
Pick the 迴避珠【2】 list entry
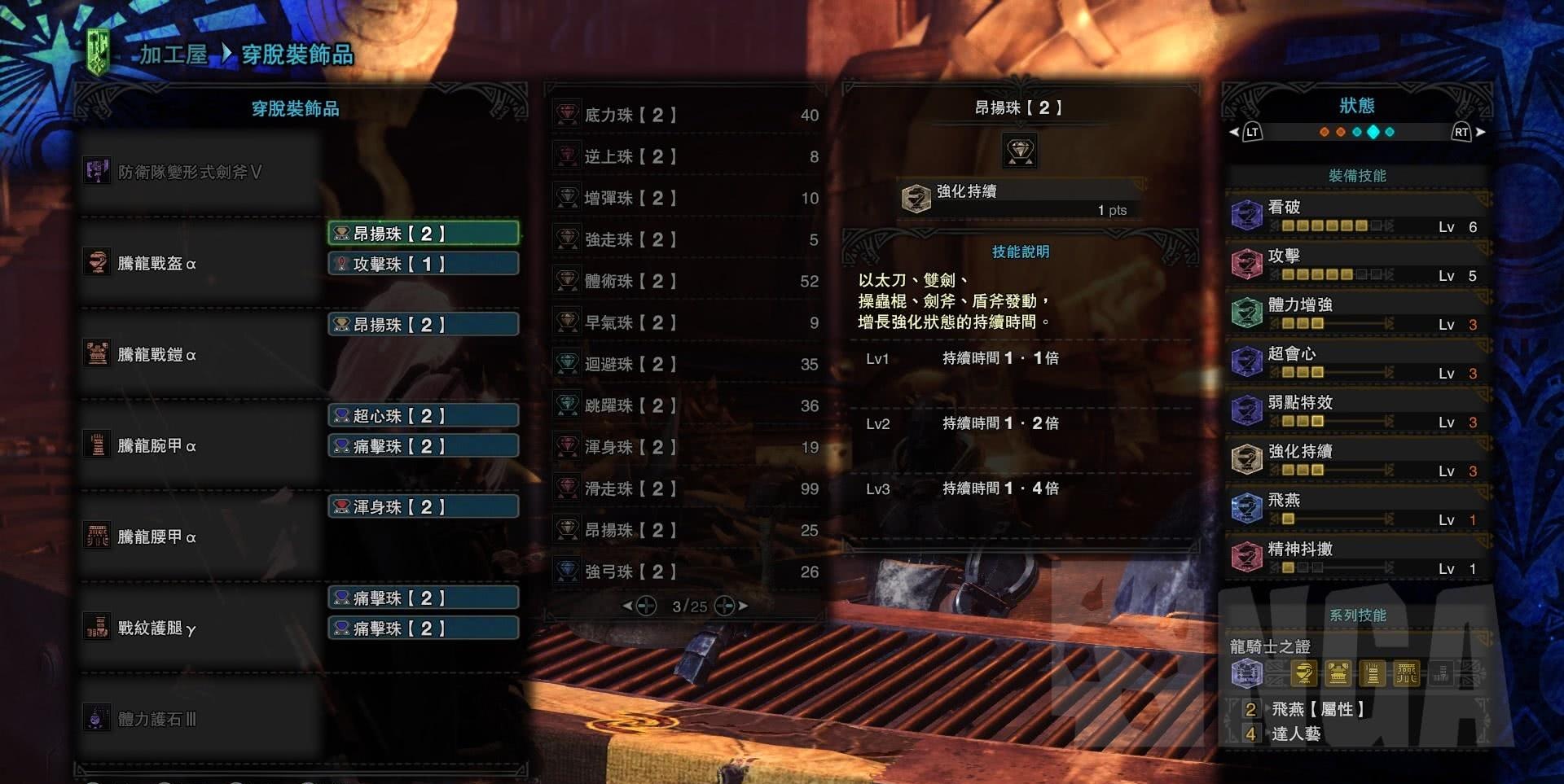(x=686, y=364)
